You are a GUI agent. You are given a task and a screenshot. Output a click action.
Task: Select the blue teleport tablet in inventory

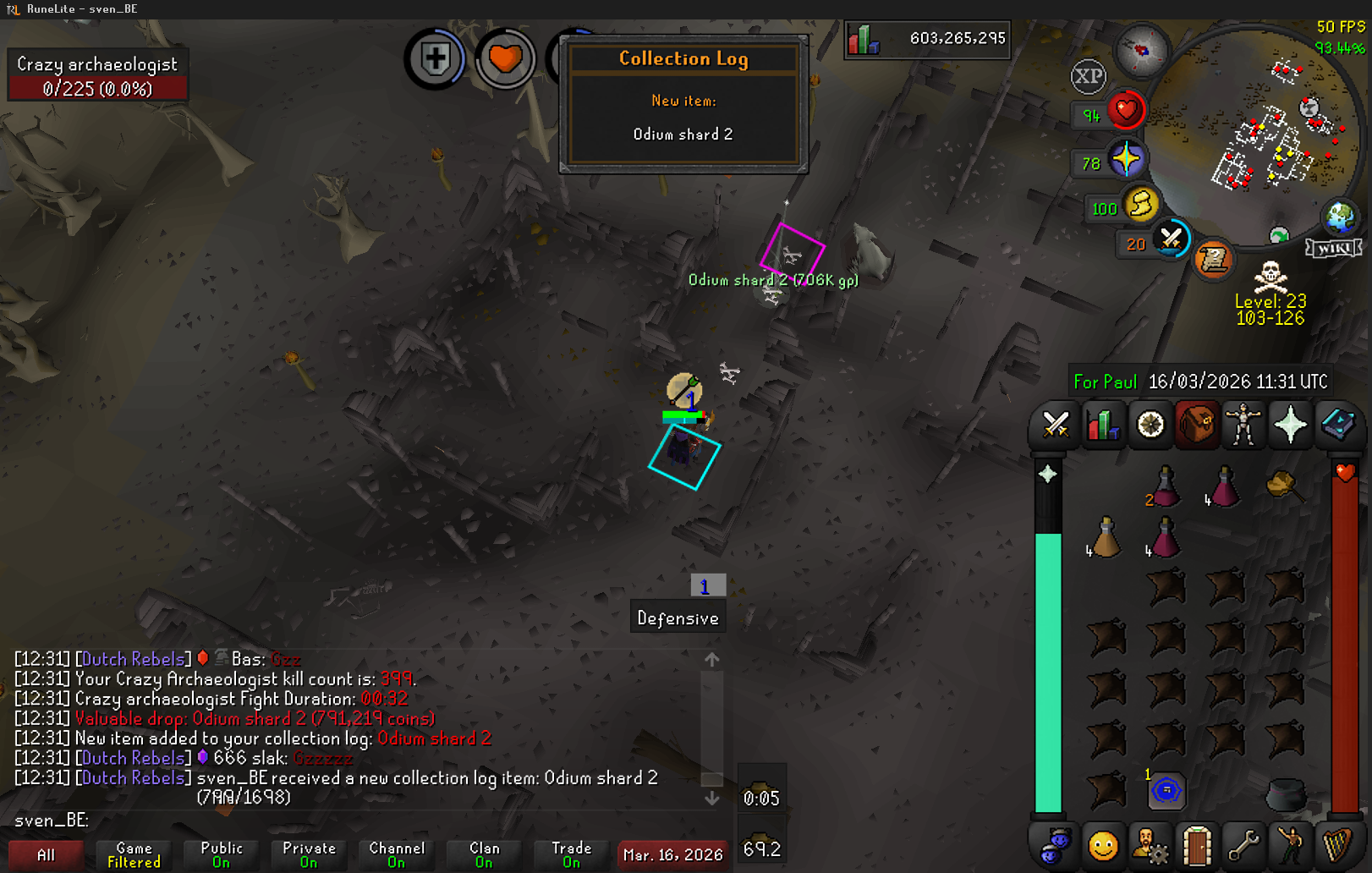1166,791
